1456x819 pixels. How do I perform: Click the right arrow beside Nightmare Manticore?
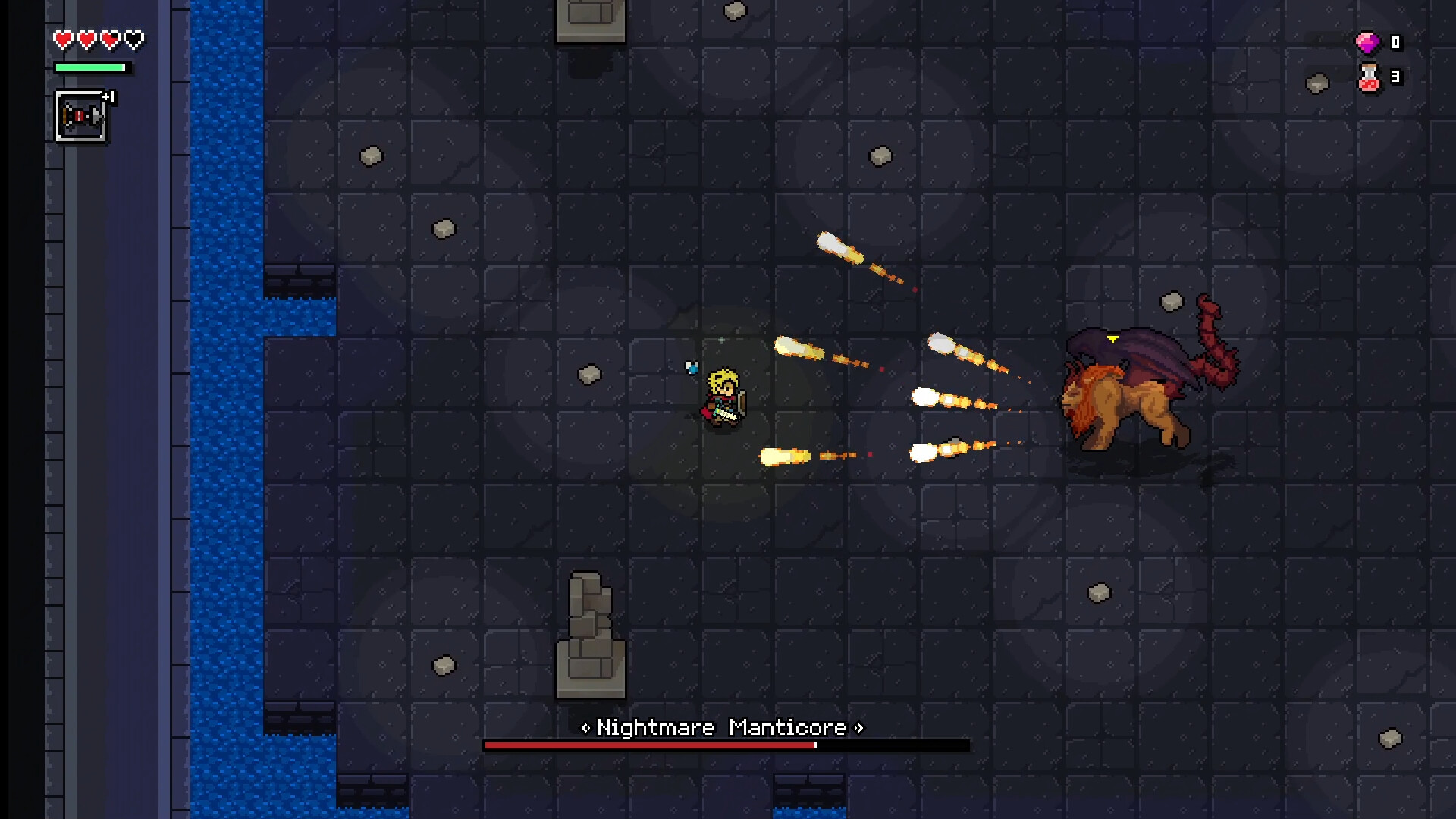pyautogui.click(x=858, y=729)
